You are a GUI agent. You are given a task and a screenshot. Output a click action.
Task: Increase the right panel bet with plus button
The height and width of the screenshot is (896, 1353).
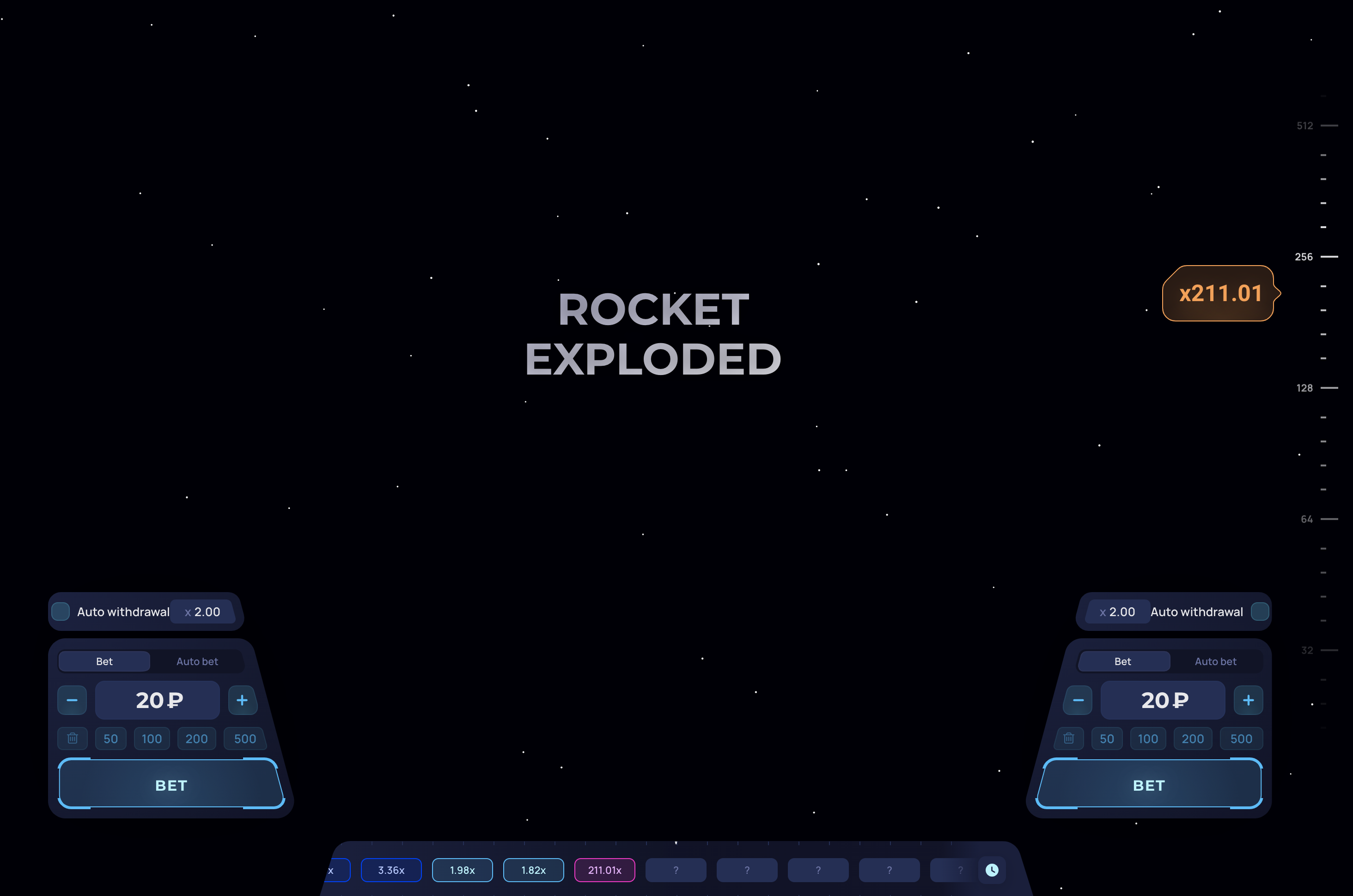tap(1248, 700)
